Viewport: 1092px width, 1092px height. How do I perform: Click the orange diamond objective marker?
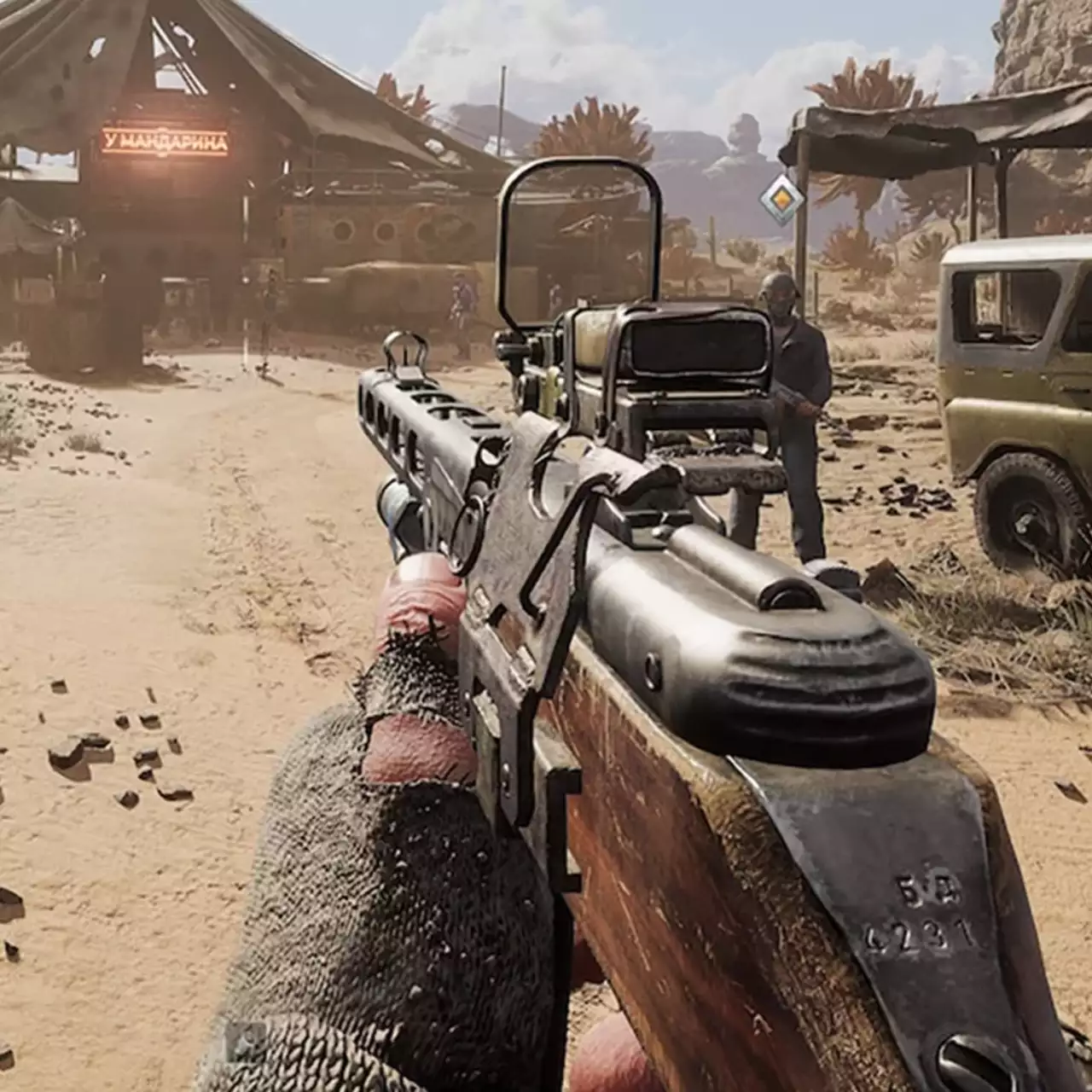coord(782,200)
